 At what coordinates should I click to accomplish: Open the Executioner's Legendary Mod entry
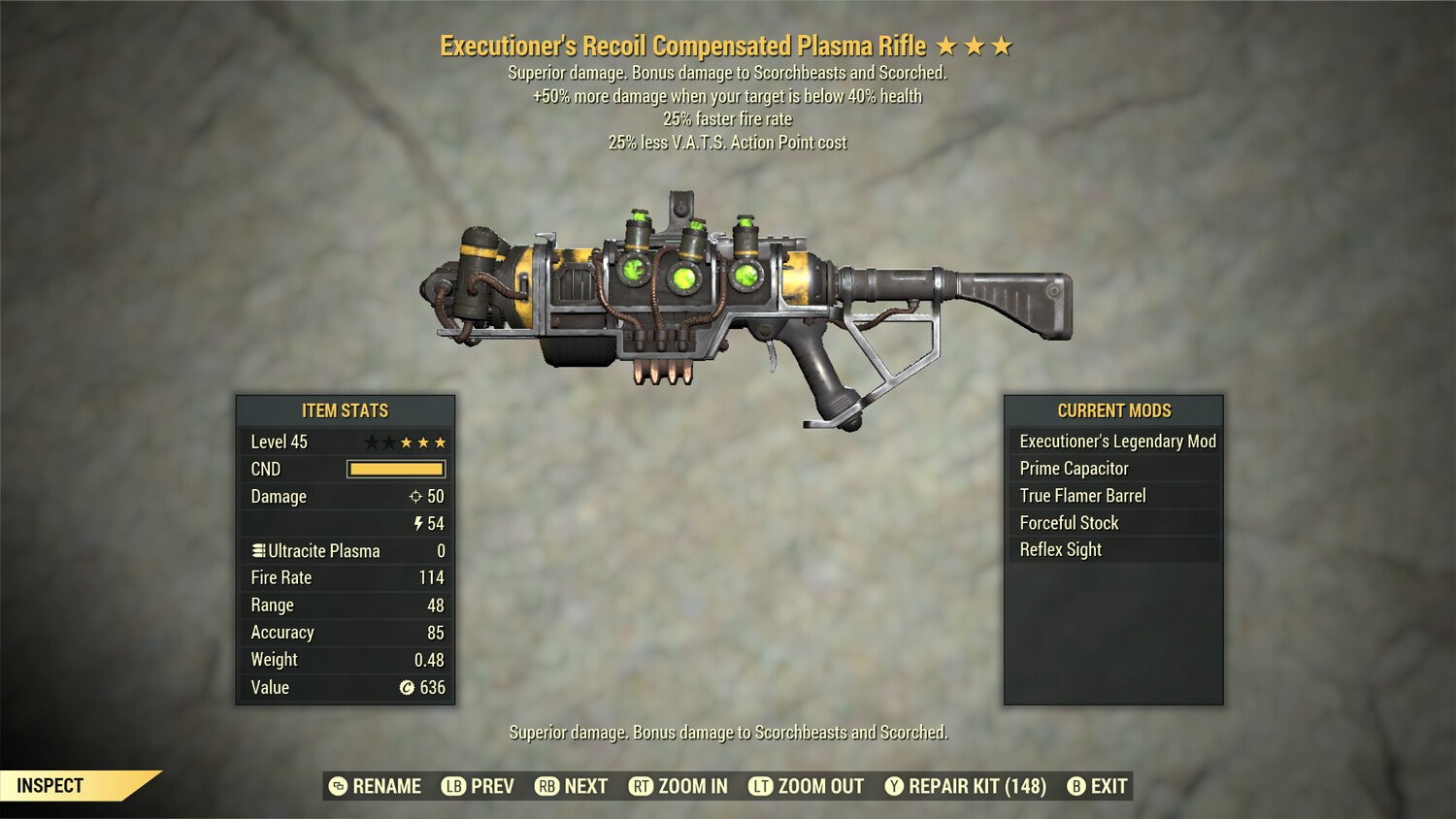(x=1116, y=441)
